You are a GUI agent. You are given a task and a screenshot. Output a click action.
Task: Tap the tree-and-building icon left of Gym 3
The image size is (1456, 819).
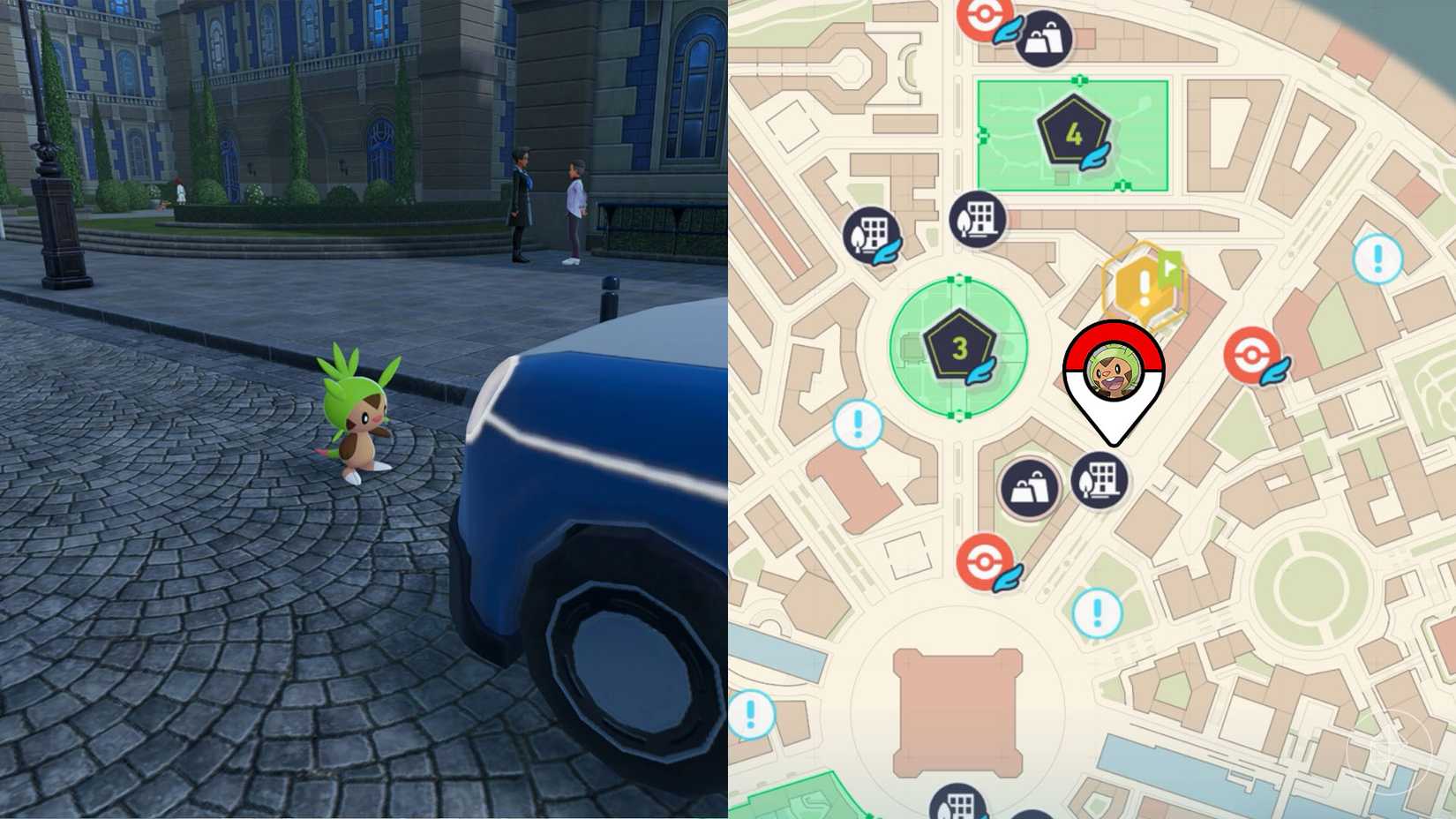(872, 234)
